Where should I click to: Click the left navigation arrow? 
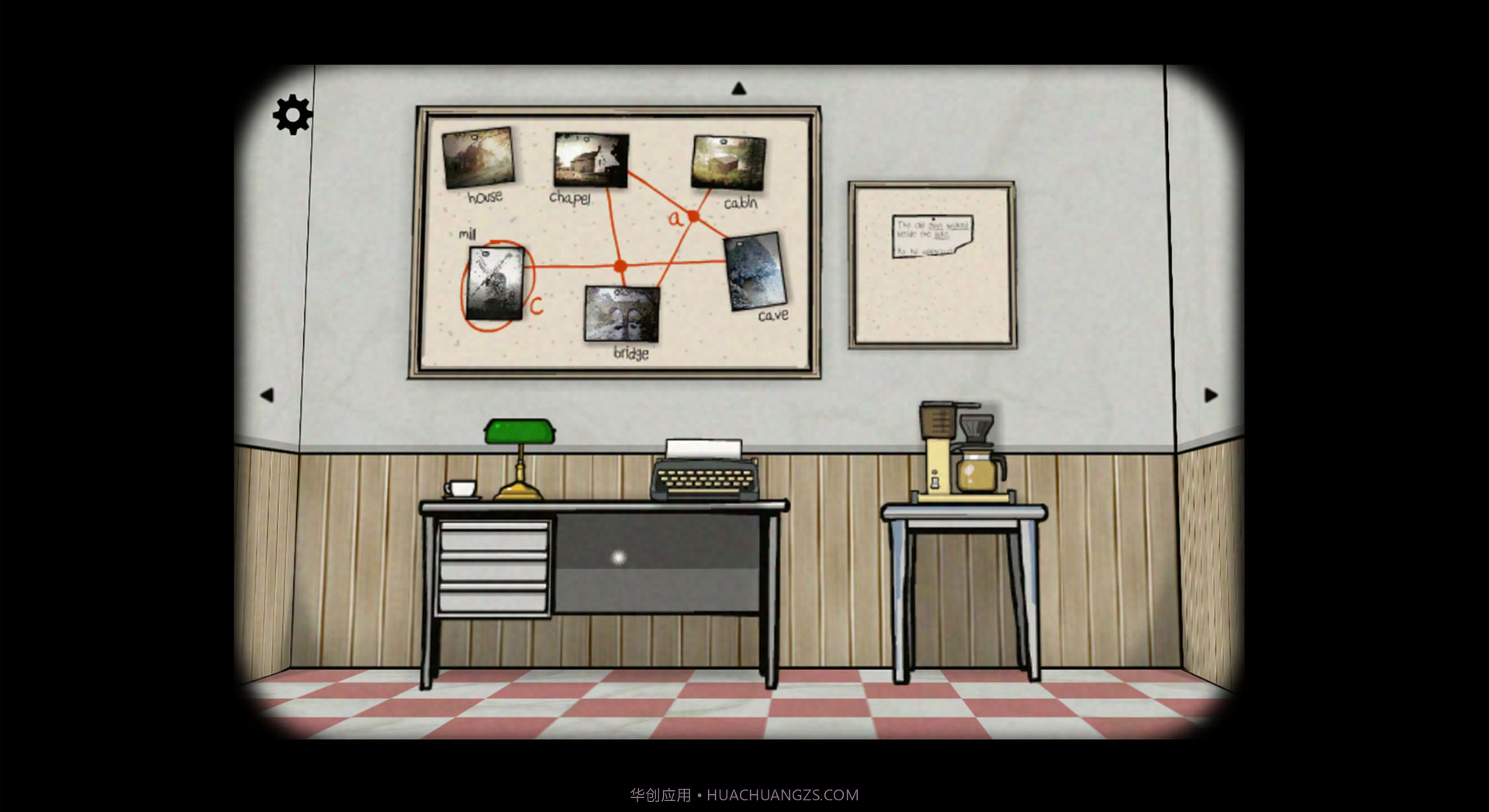(268, 395)
